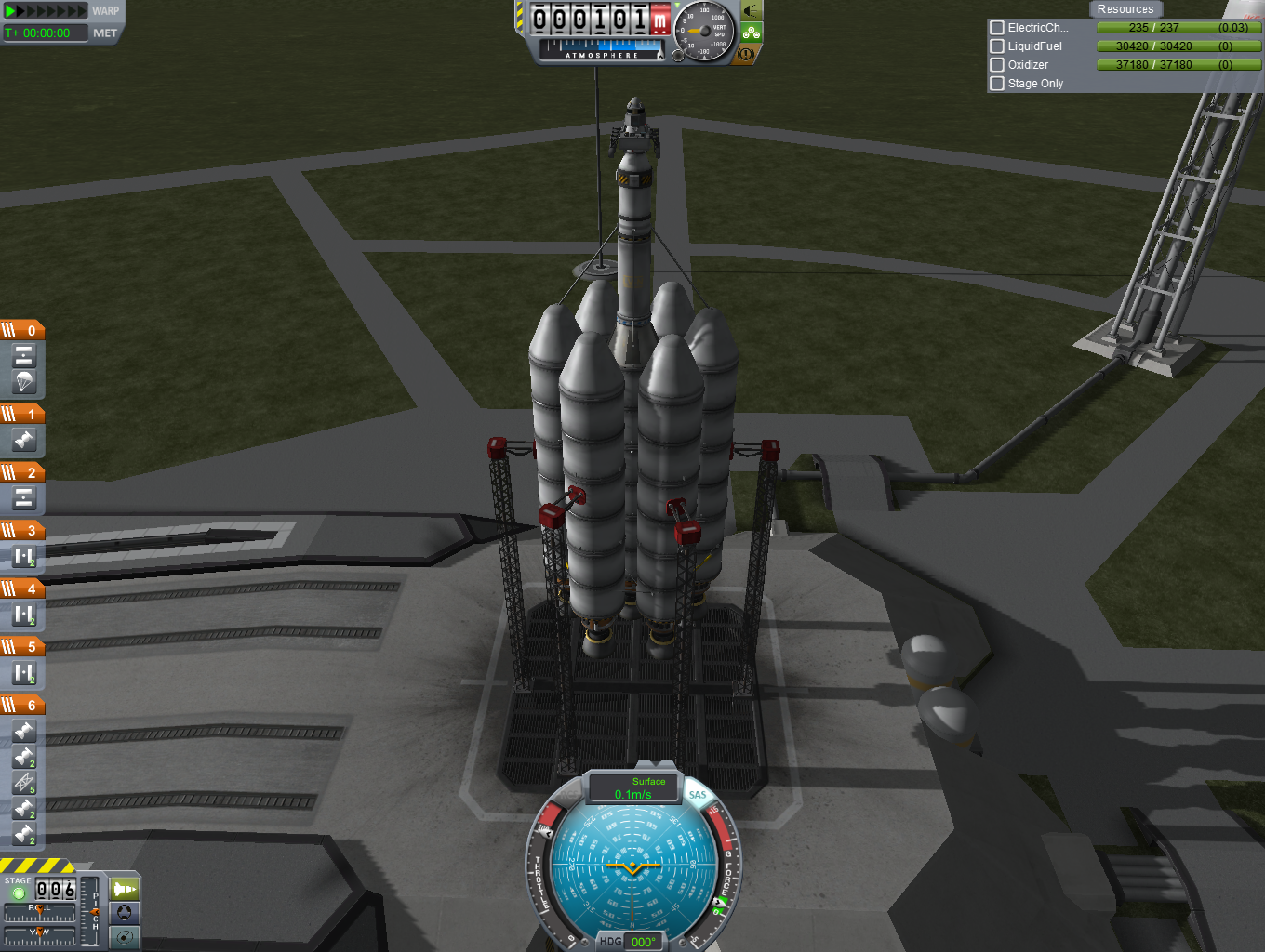
Task: Activate the orange brakes button
Action: tap(746, 54)
